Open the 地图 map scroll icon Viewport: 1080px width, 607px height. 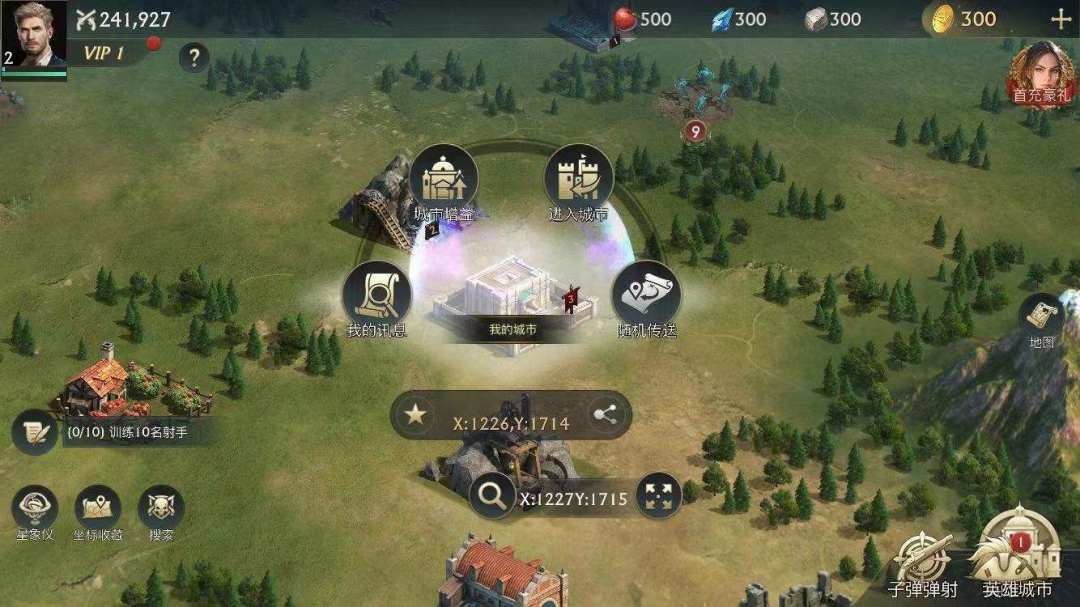point(1042,320)
